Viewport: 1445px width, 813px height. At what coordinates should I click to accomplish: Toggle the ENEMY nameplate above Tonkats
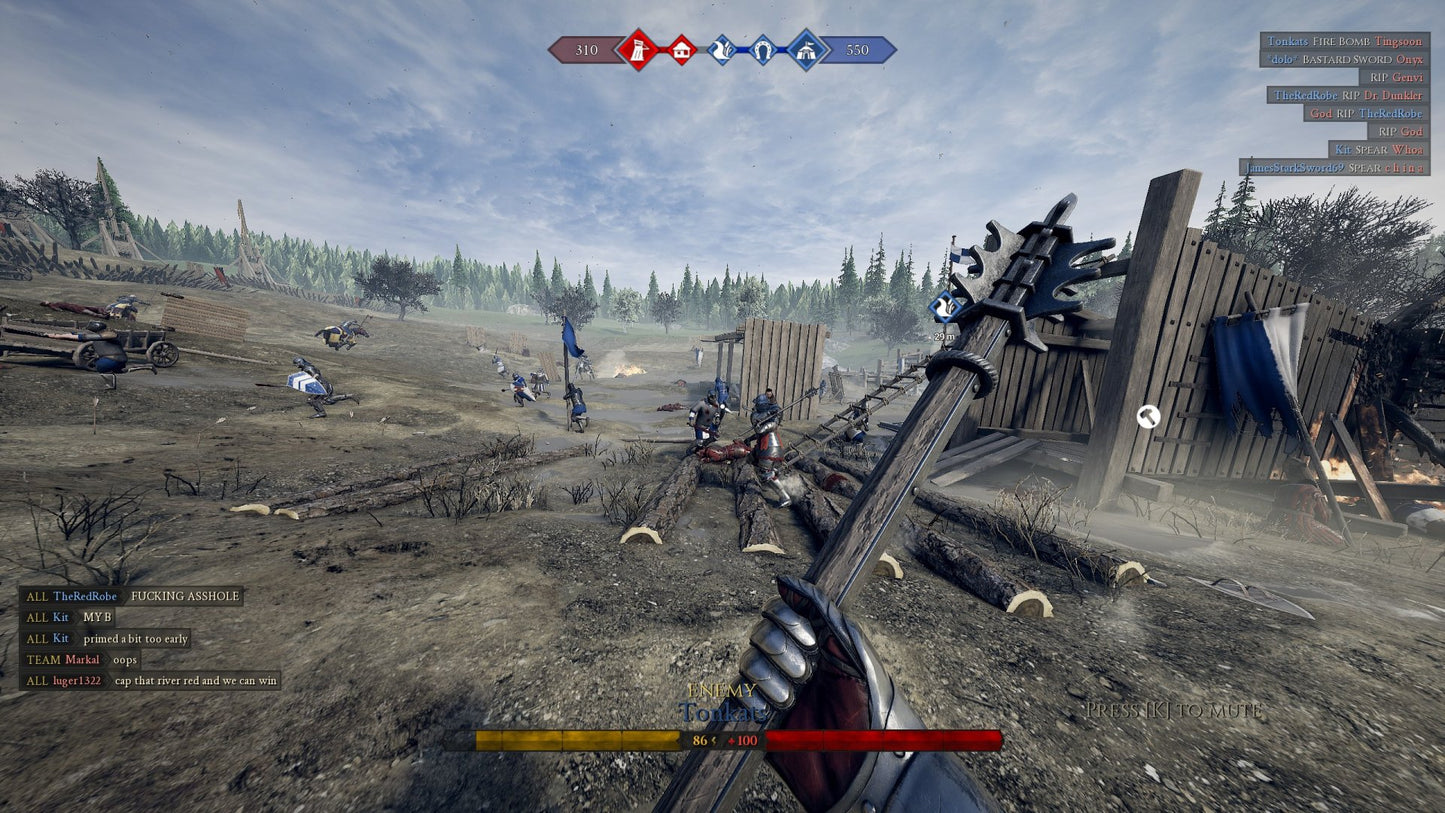coord(723,690)
